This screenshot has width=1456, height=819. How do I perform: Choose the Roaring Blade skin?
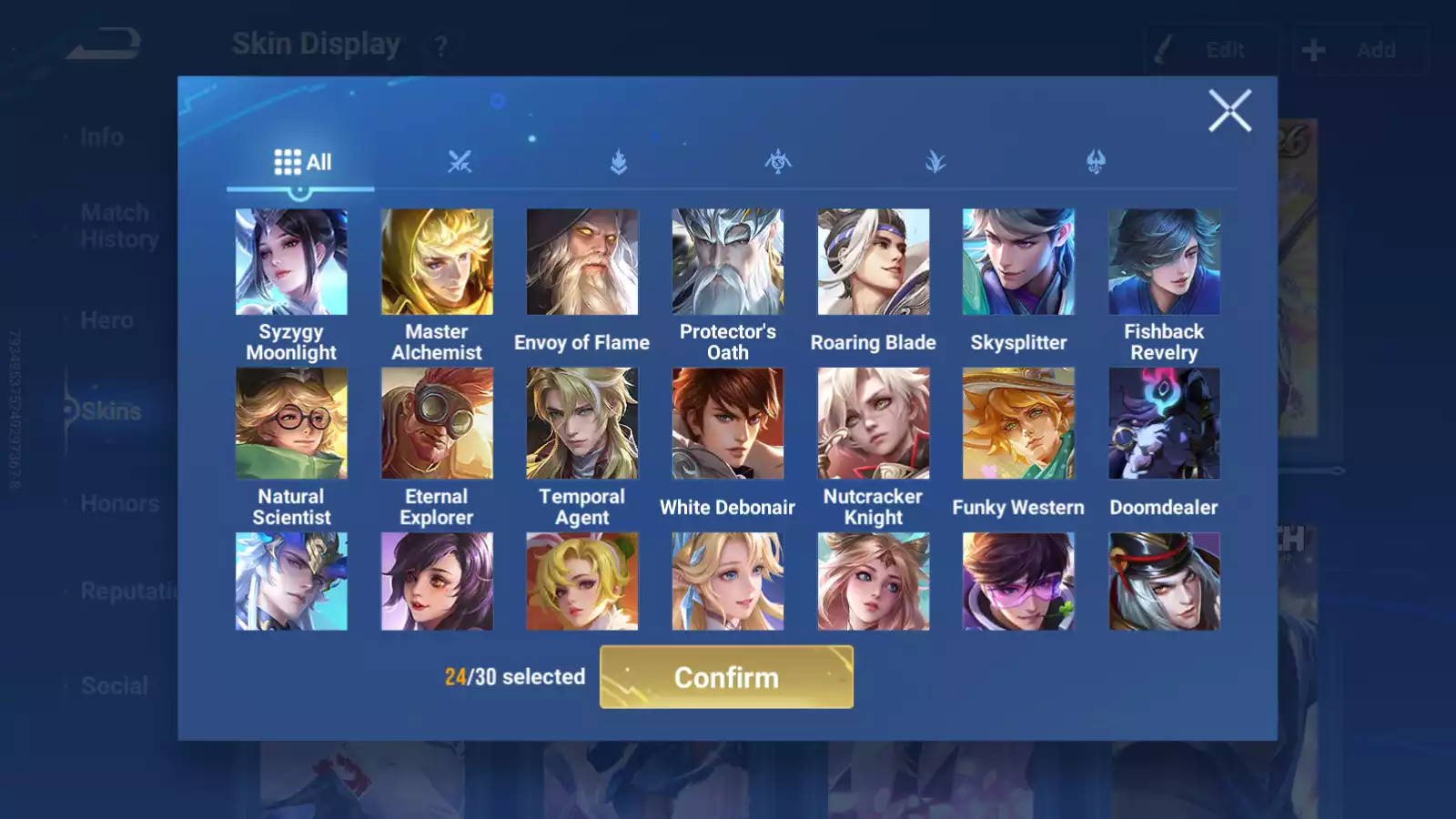[874, 262]
